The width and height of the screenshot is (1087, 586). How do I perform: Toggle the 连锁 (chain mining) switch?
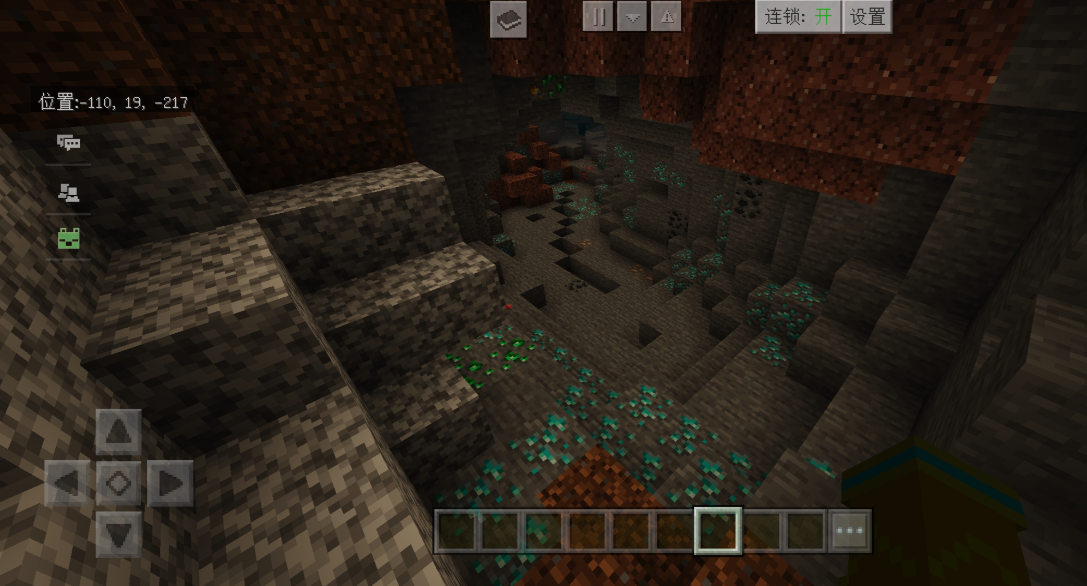pyautogui.click(x=798, y=16)
